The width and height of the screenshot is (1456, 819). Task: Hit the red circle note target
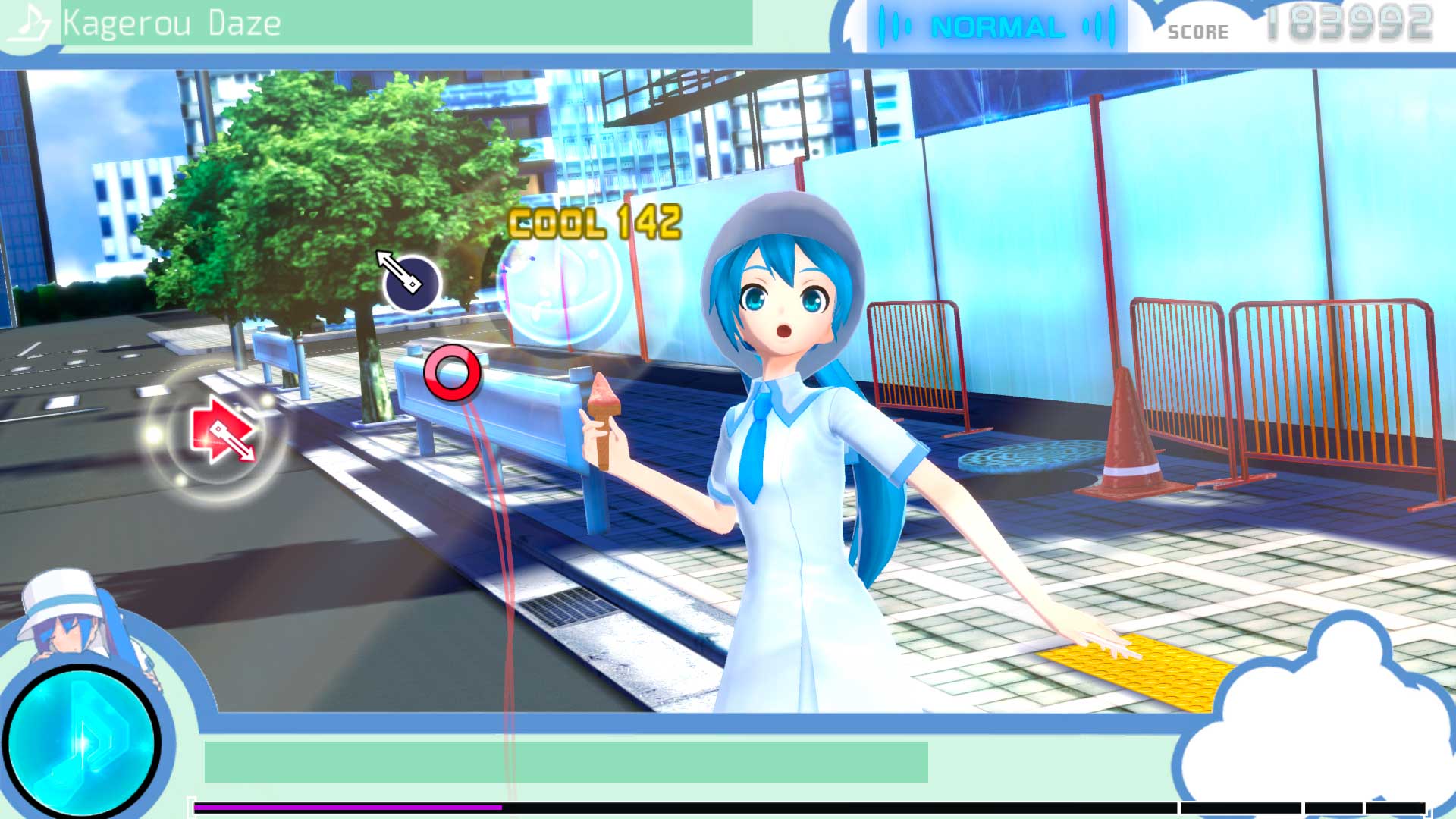tap(453, 372)
